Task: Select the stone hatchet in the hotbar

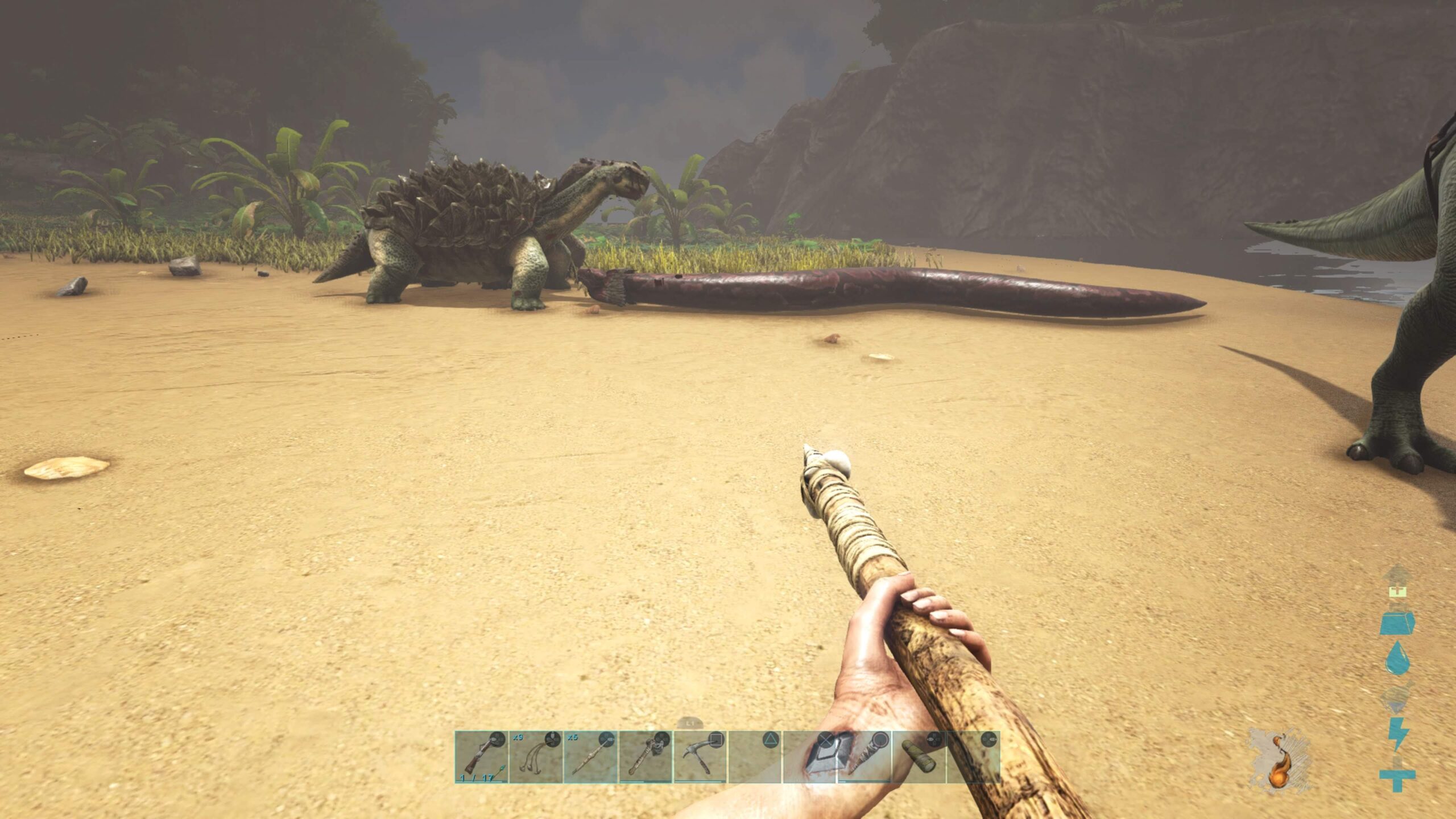Action: [x=645, y=757]
